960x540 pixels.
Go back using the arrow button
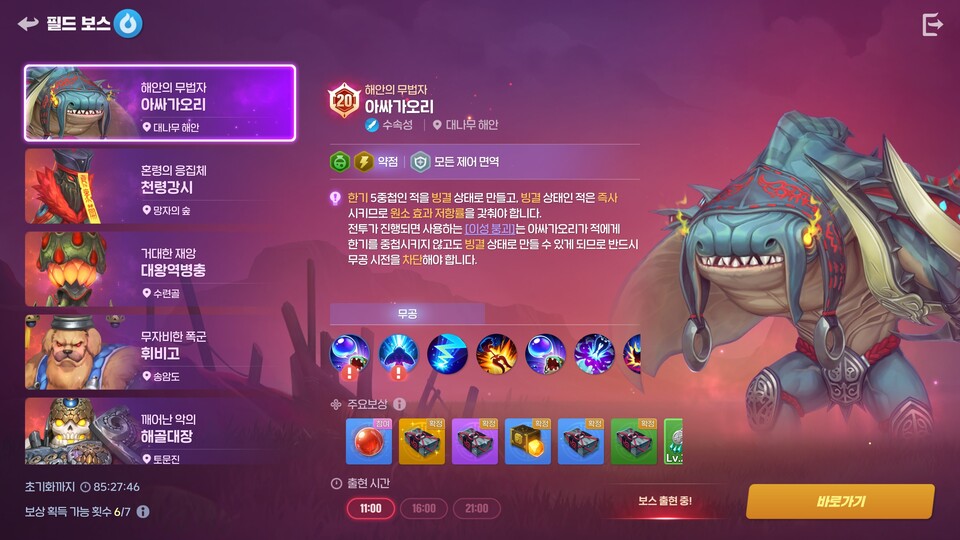coord(27,23)
